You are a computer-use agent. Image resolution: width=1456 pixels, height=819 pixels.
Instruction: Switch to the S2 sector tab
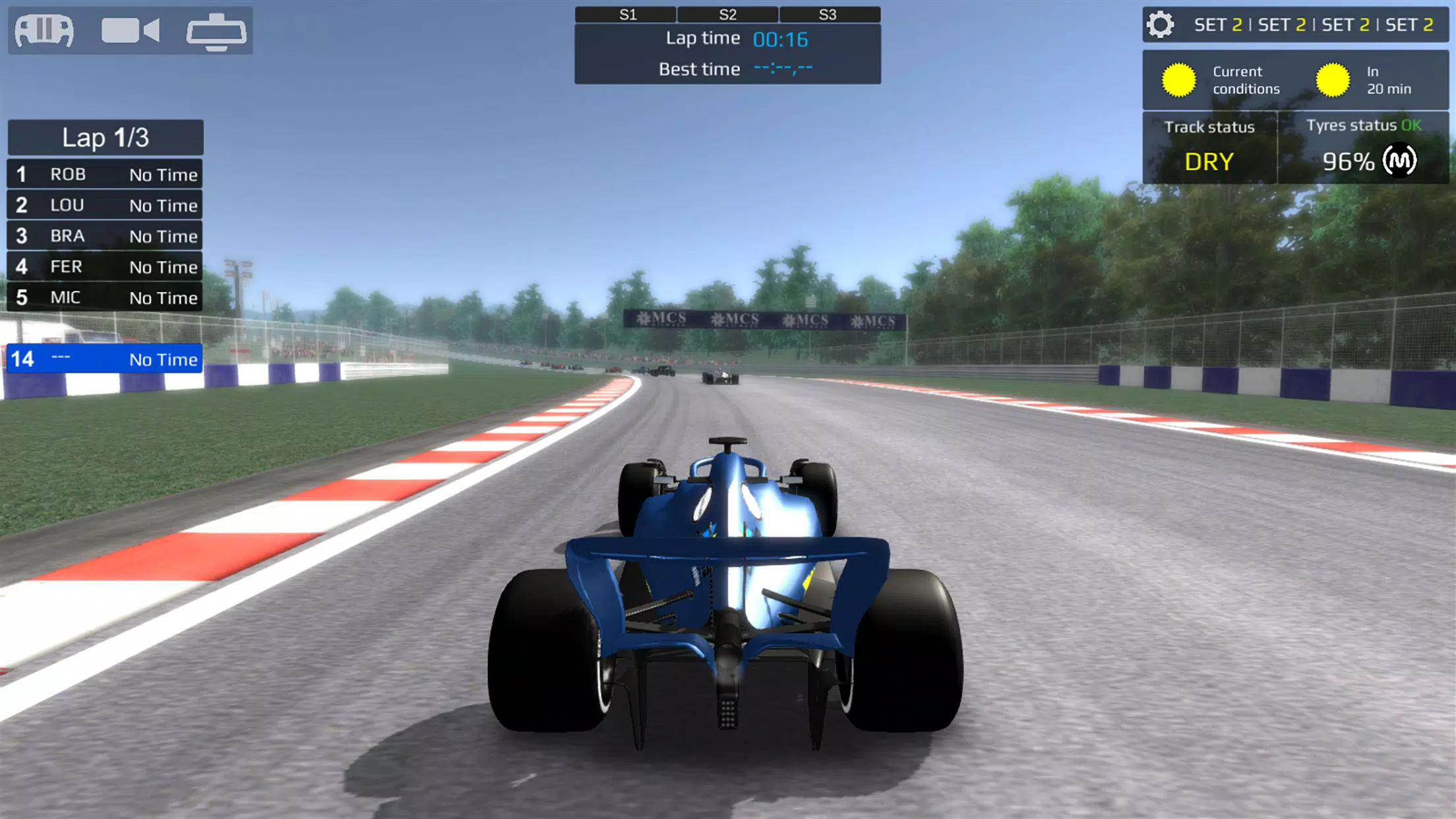[x=727, y=13]
